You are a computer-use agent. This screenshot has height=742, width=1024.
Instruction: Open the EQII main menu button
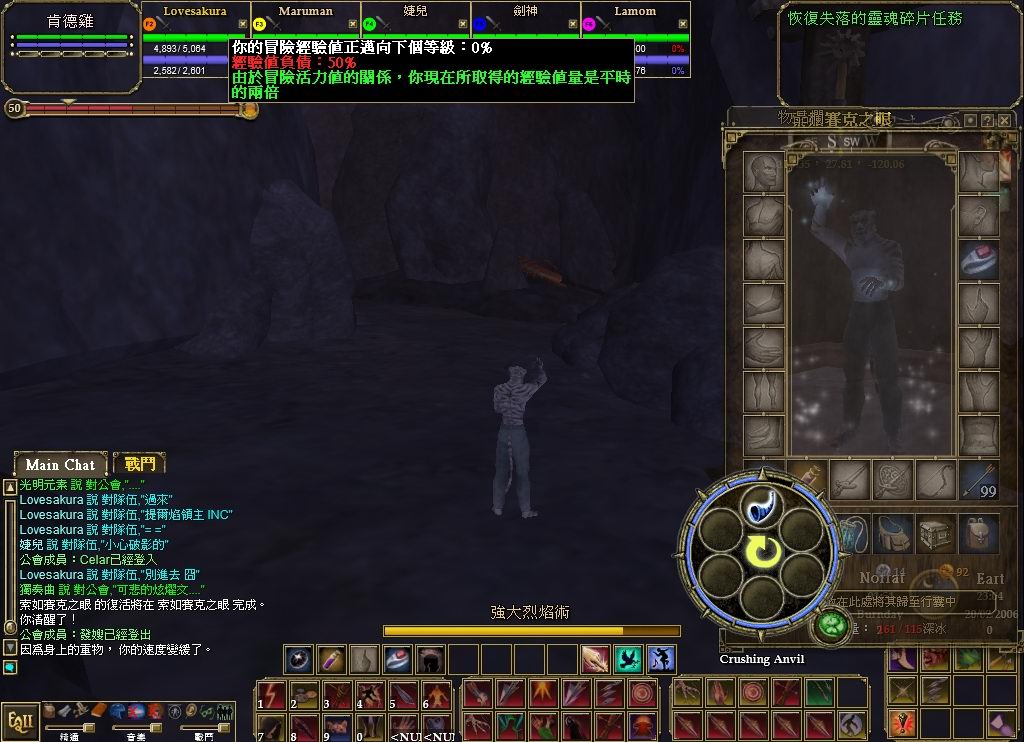point(18,721)
